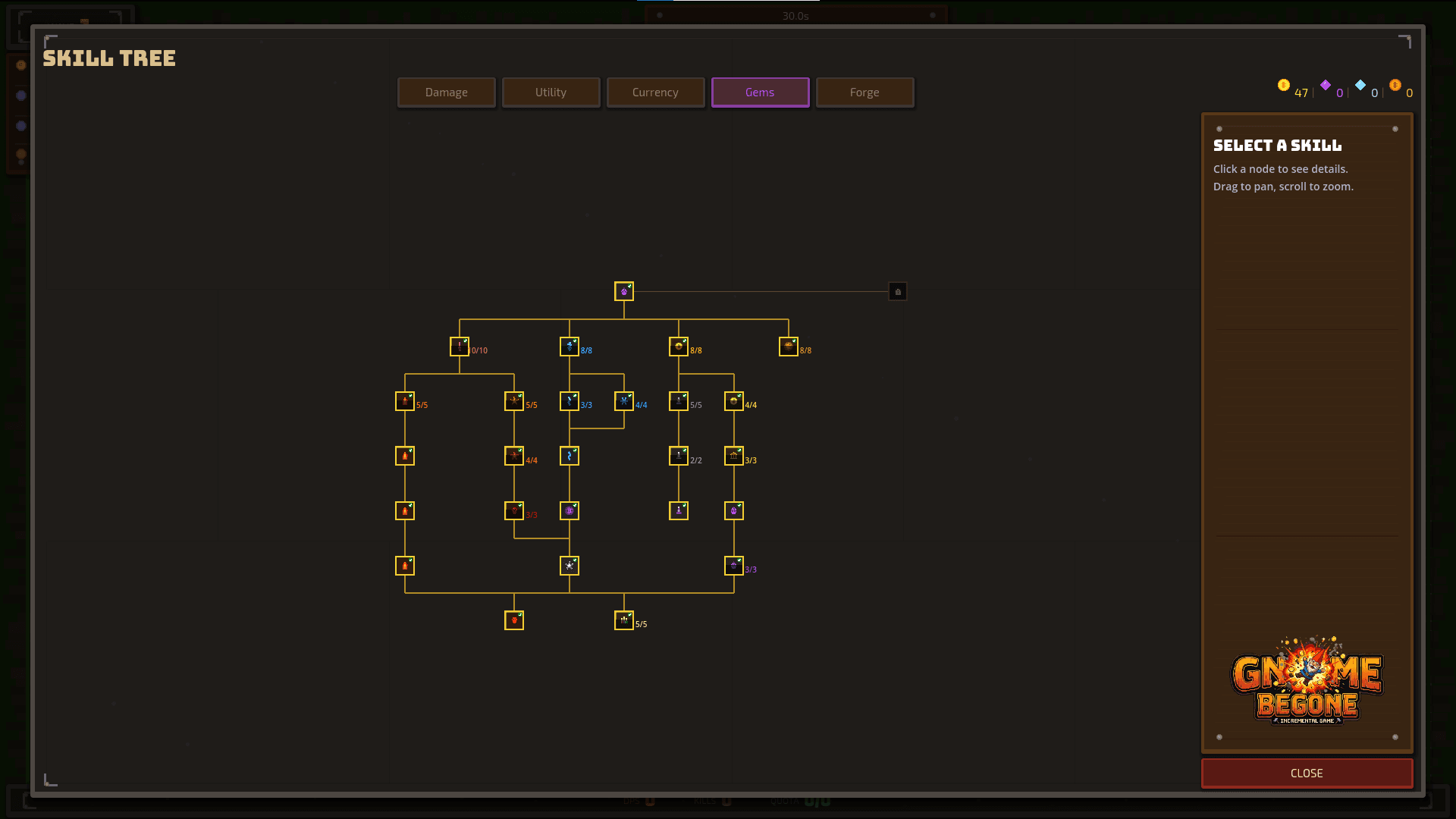Viewport: 1456px width, 819px height.
Task: Click the blue 8/8 lightning skill node
Action: pyautogui.click(x=570, y=346)
